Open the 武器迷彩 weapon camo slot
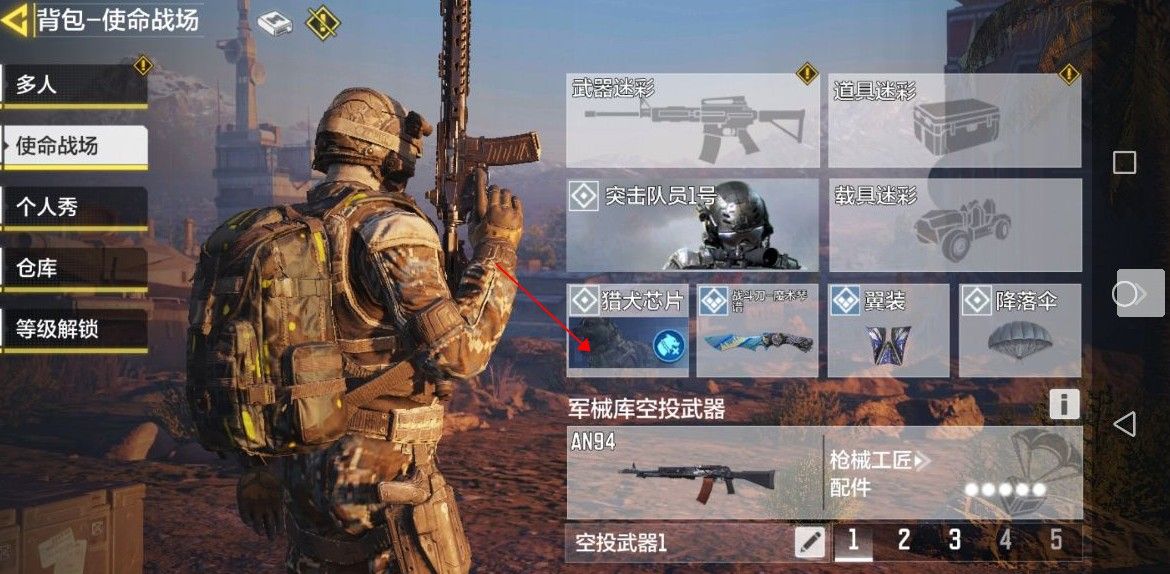Image resolution: width=1170 pixels, height=574 pixels. point(692,120)
